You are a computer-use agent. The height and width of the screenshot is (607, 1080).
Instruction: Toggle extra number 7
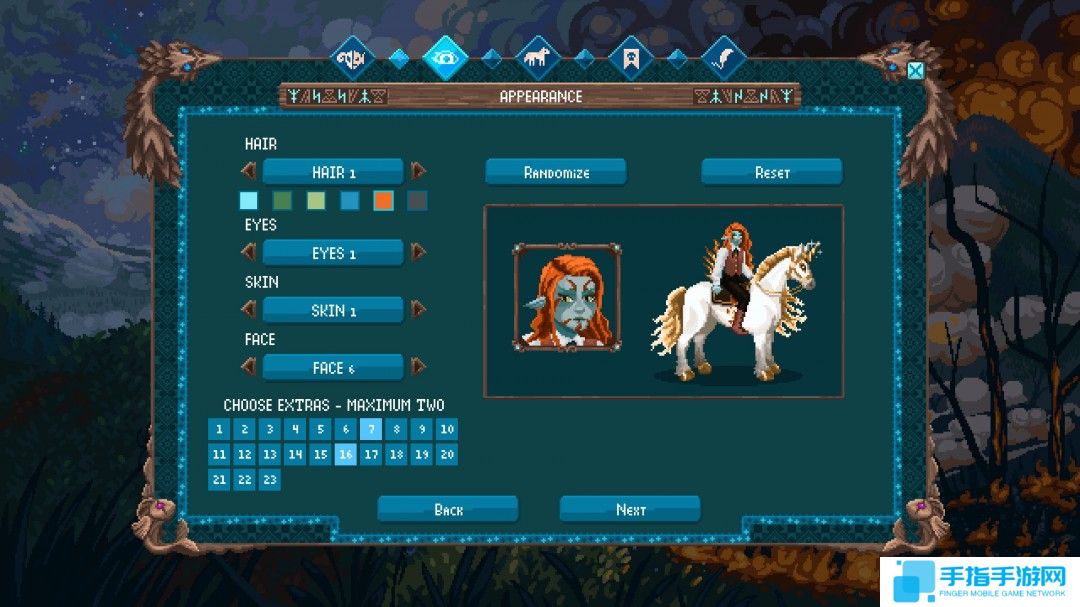(x=371, y=429)
